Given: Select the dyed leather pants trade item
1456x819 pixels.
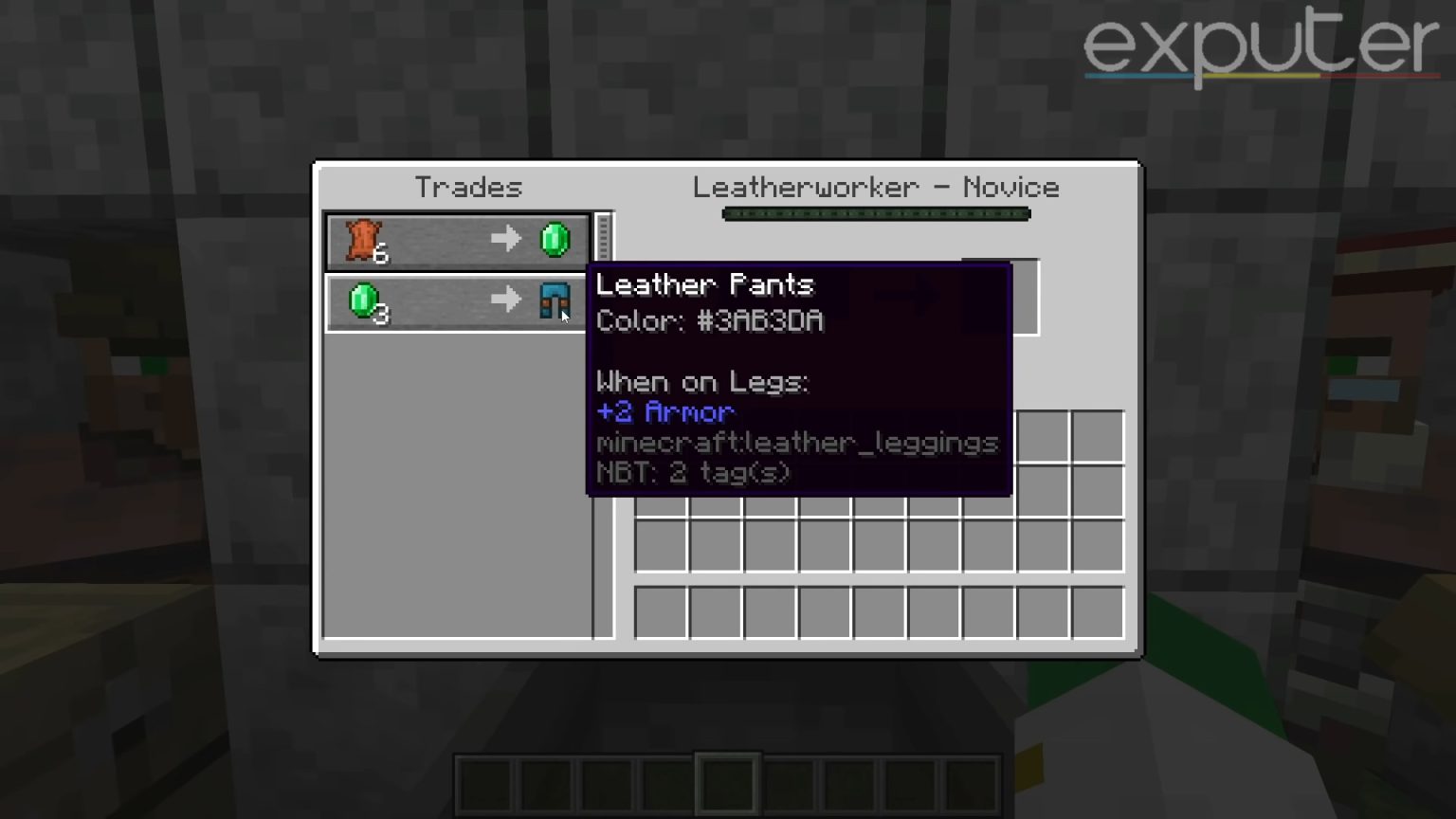Looking at the screenshot, I should pos(555,301).
